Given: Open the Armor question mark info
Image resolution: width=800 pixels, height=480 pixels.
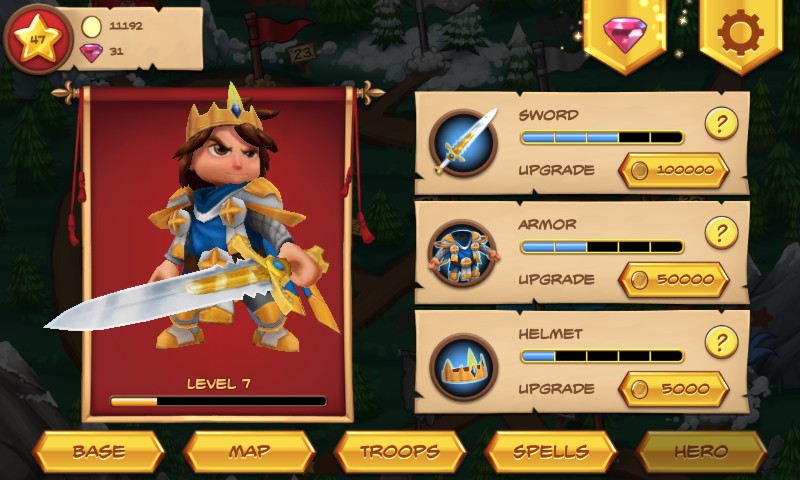Looking at the screenshot, I should (721, 232).
